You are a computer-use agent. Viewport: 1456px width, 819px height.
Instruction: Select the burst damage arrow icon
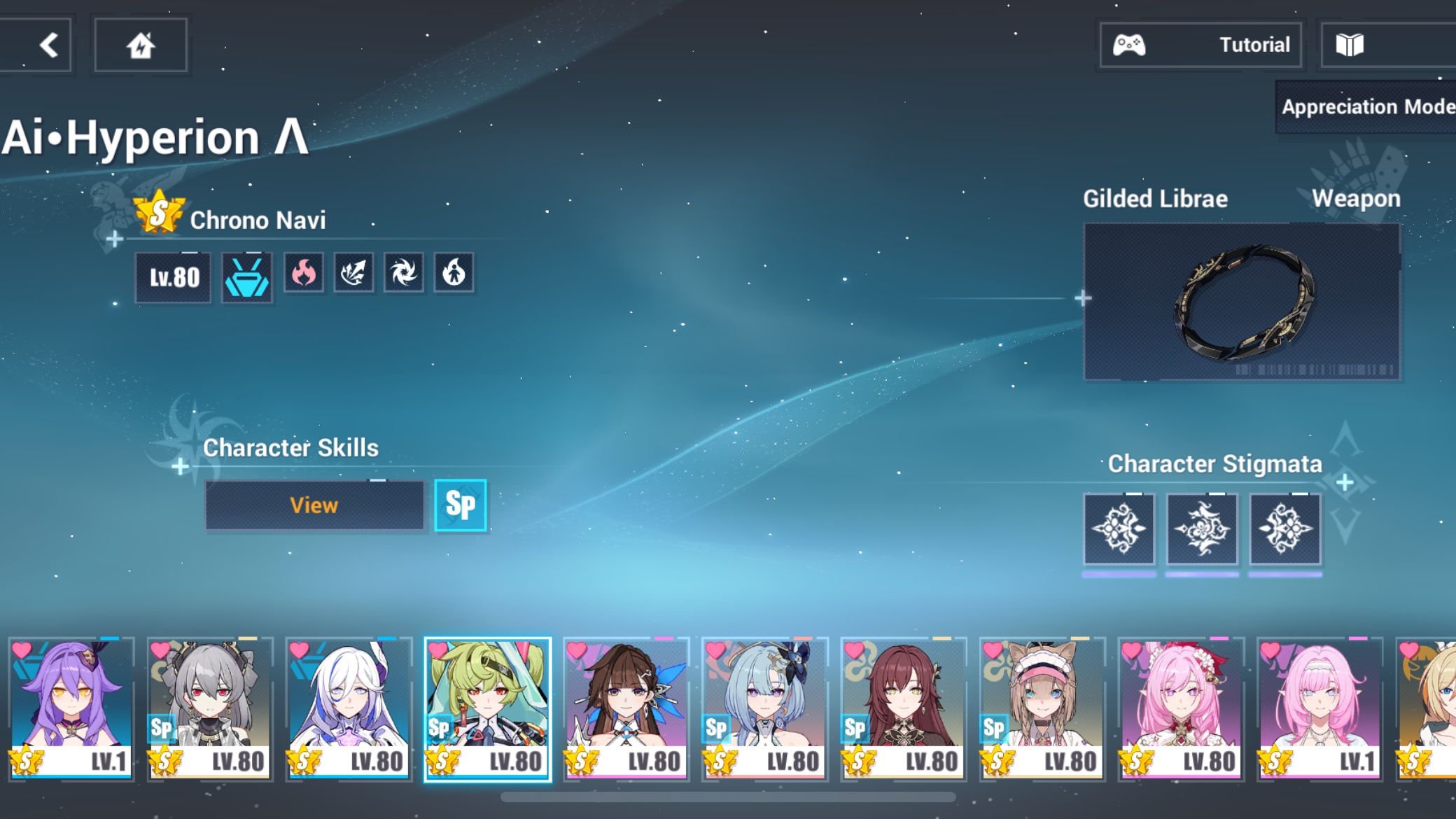pyautogui.click(x=354, y=273)
